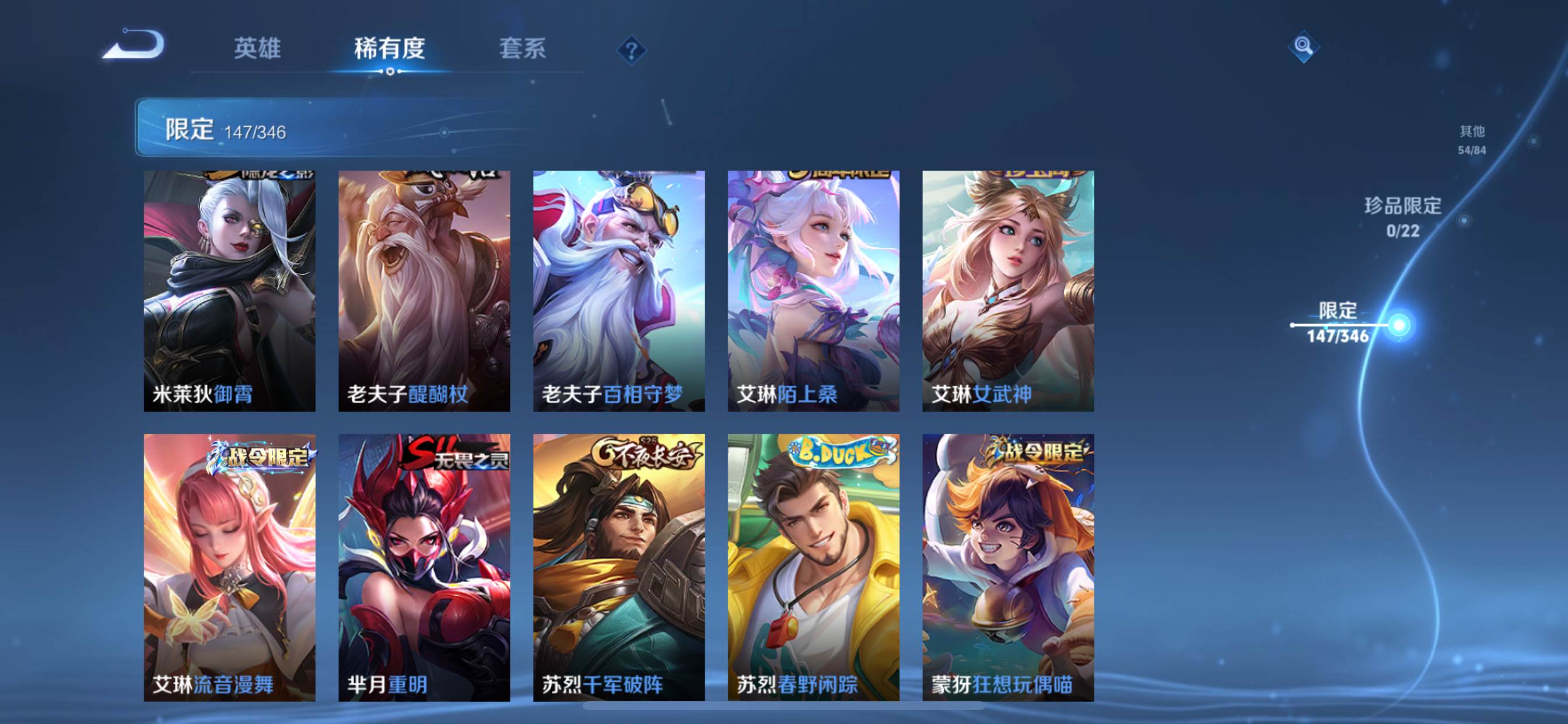
Task: Open the magnifier search button
Action: click(1303, 46)
